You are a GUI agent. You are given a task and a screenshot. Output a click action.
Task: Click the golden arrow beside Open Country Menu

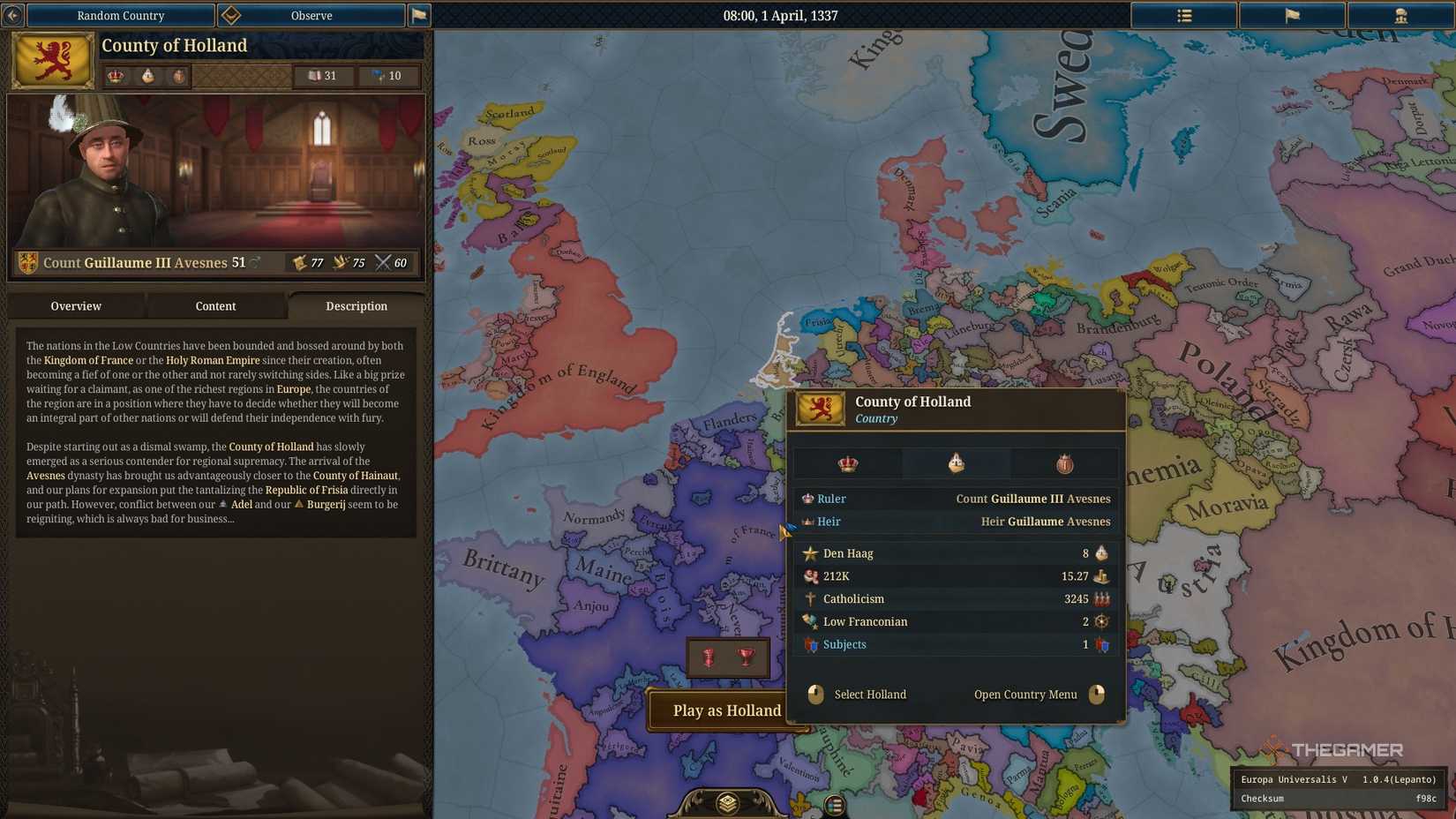pyautogui.click(x=1098, y=695)
